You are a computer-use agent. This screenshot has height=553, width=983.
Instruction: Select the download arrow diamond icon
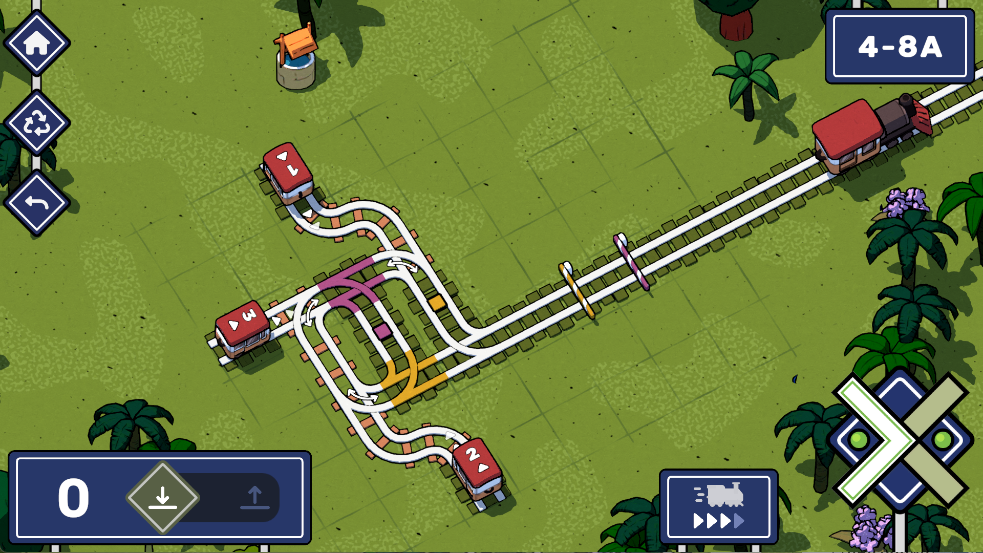[162, 497]
